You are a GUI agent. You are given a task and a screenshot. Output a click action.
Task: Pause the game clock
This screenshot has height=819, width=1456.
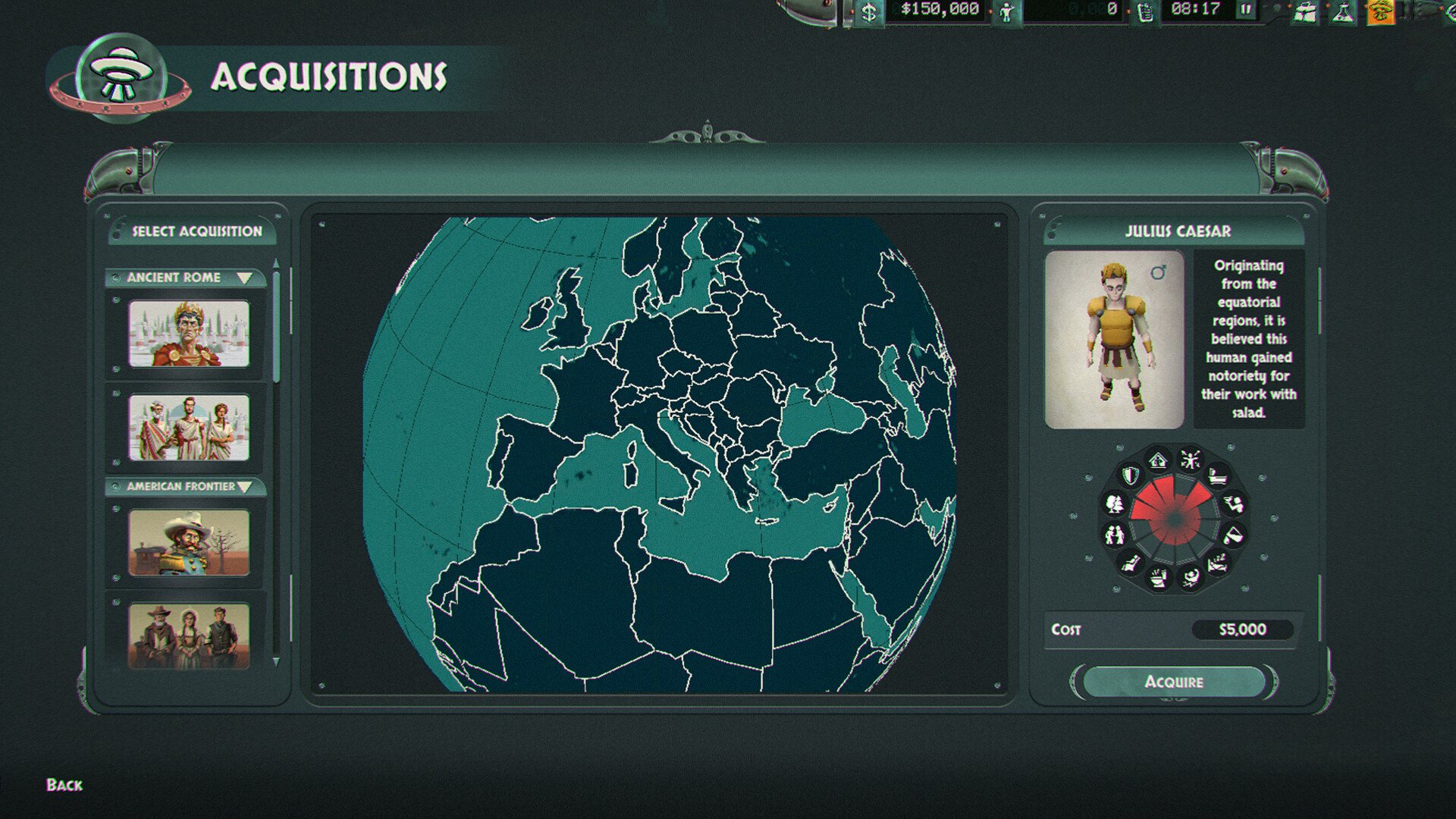1246,10
